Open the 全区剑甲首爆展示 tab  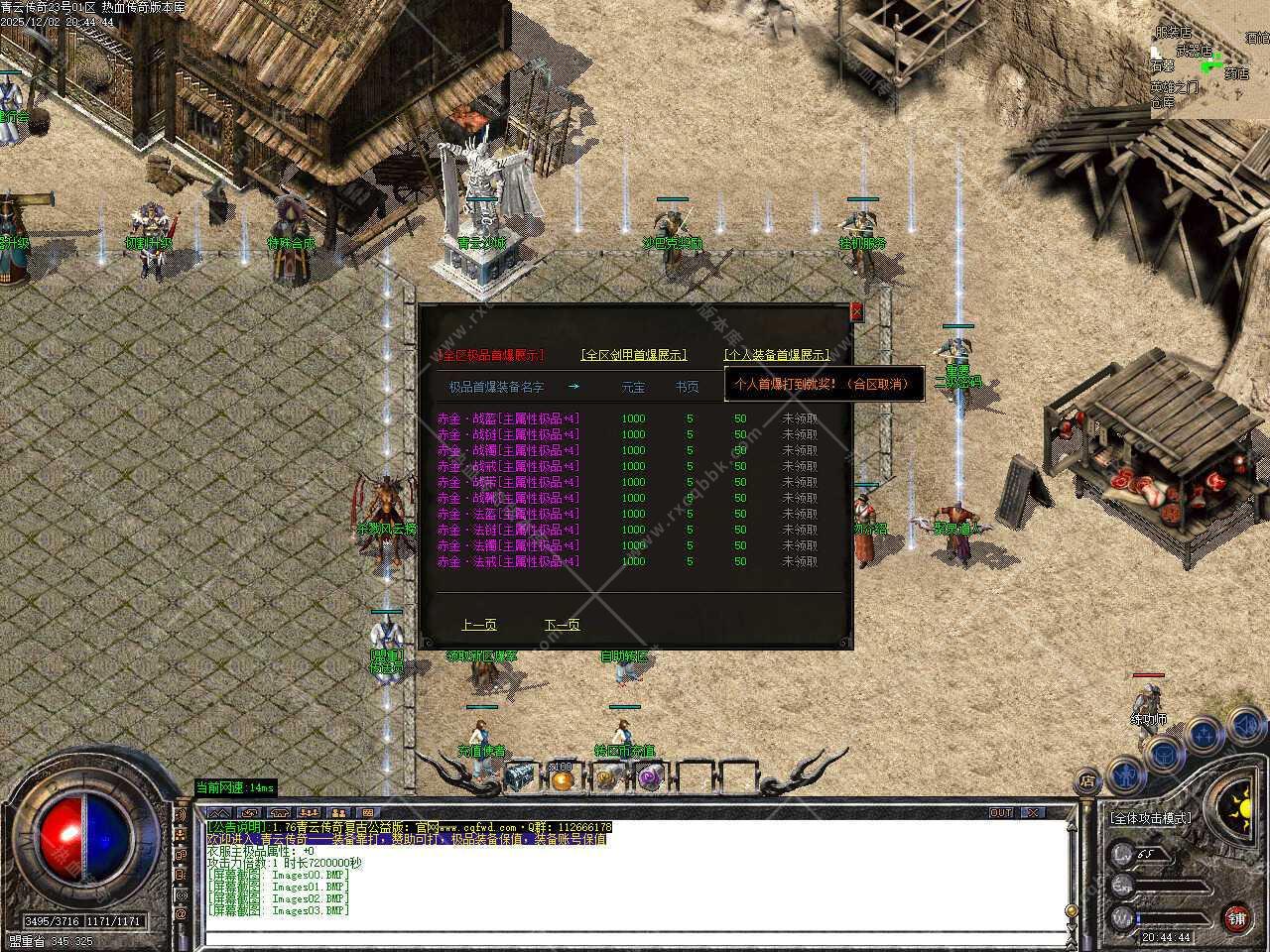[x=633, y=355]
